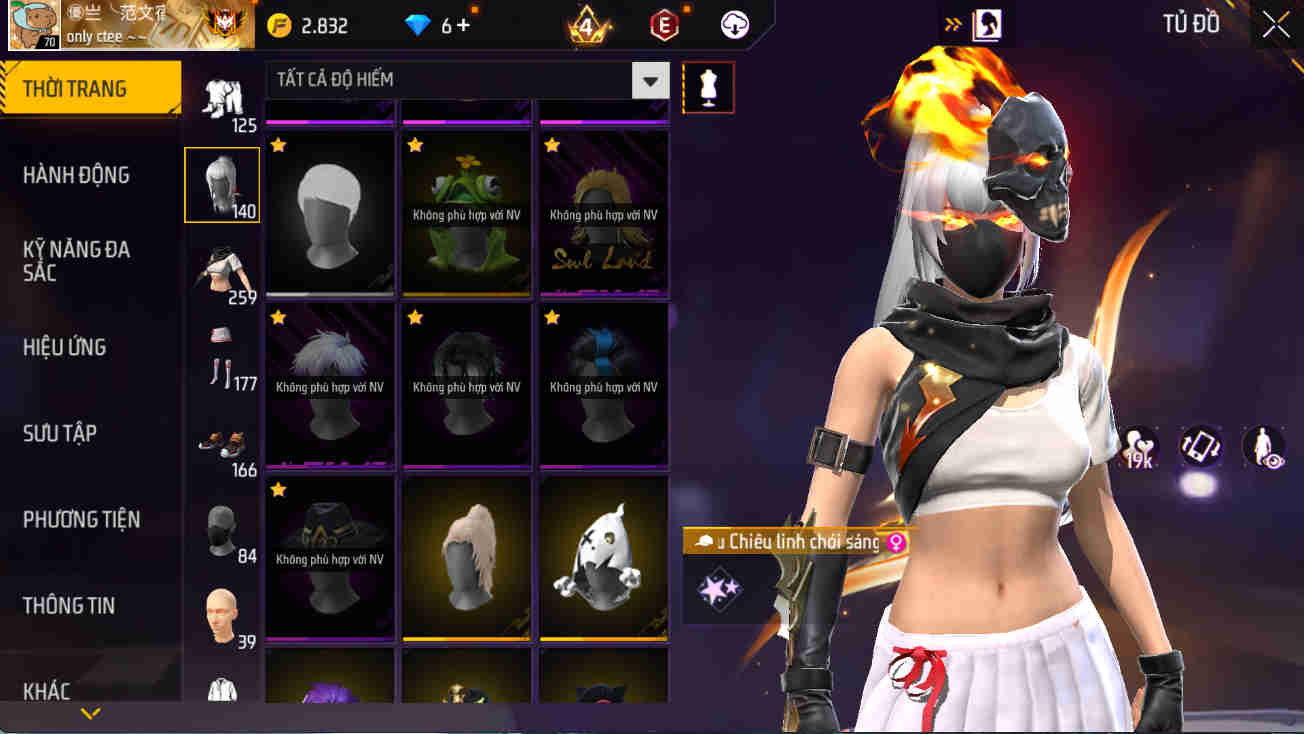
Task: Toggle the character-only view eye icon
Action: pos(1262,450)
